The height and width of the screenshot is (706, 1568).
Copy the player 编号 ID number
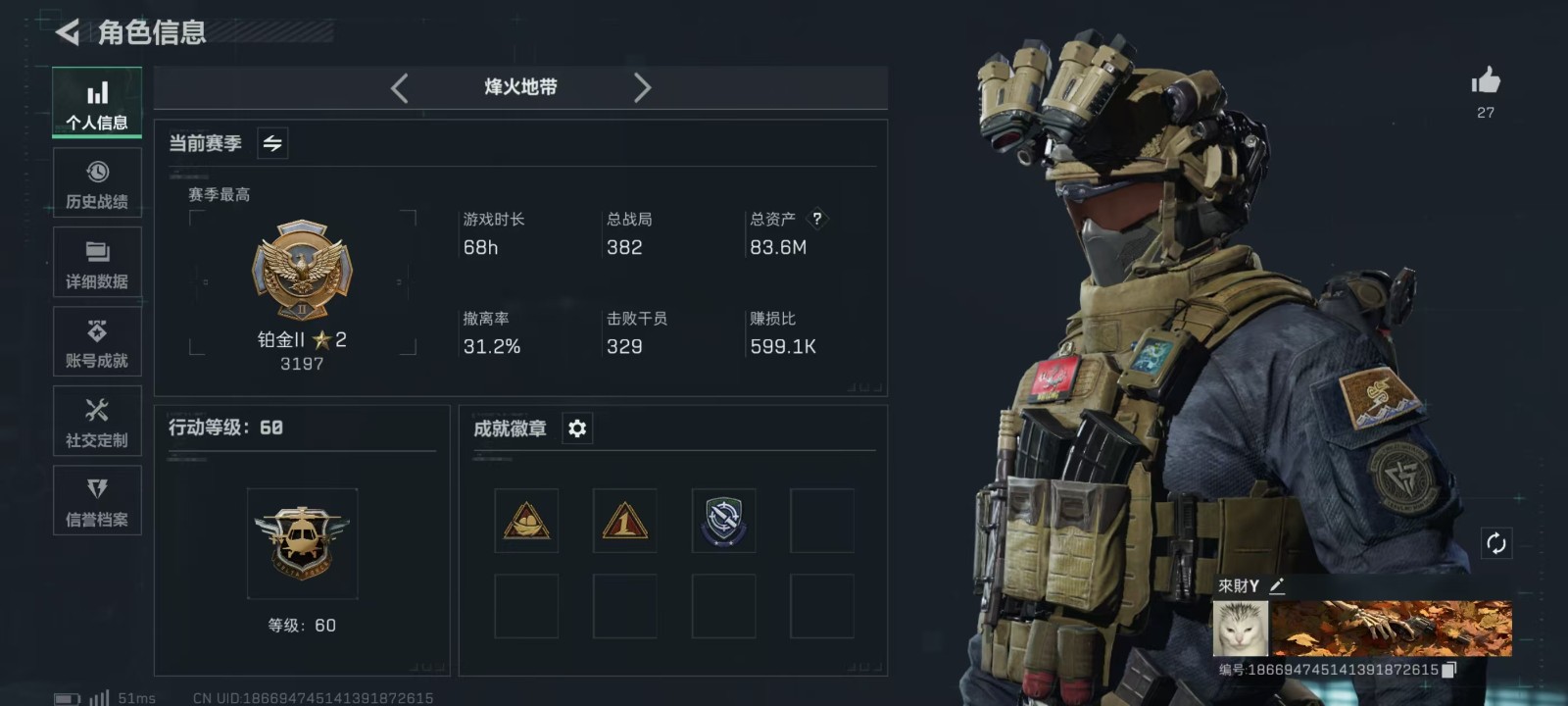point(1449,670)
